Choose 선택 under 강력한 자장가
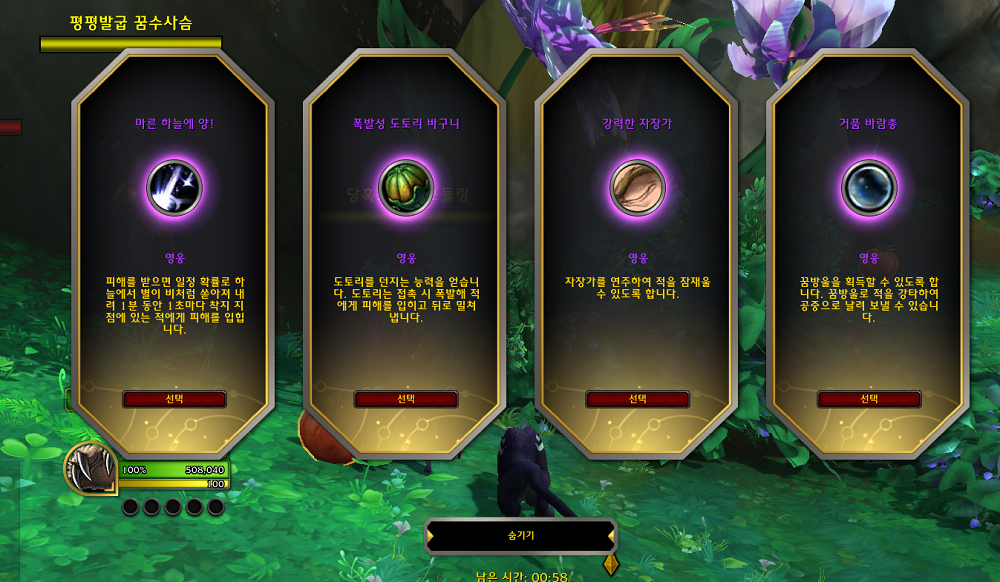Screen dimensions: 1000x582 coord(637,399)
